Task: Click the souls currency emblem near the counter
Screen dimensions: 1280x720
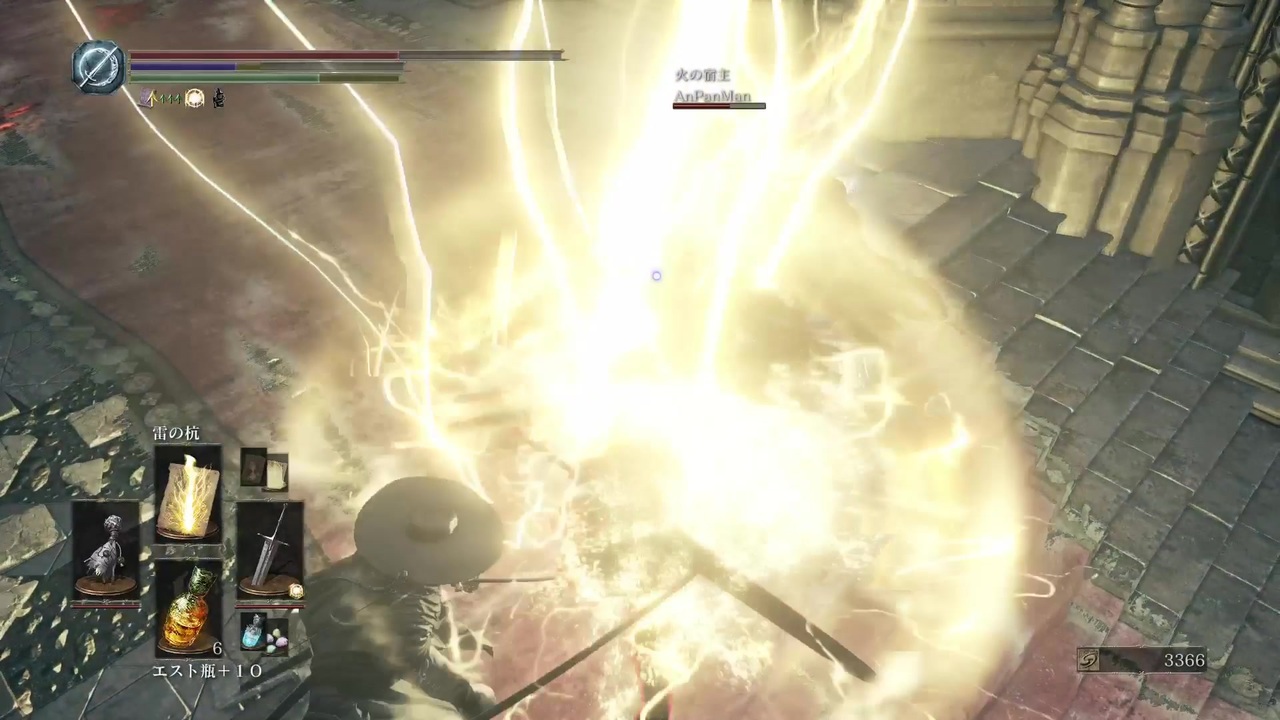Action: point(1090,660)
